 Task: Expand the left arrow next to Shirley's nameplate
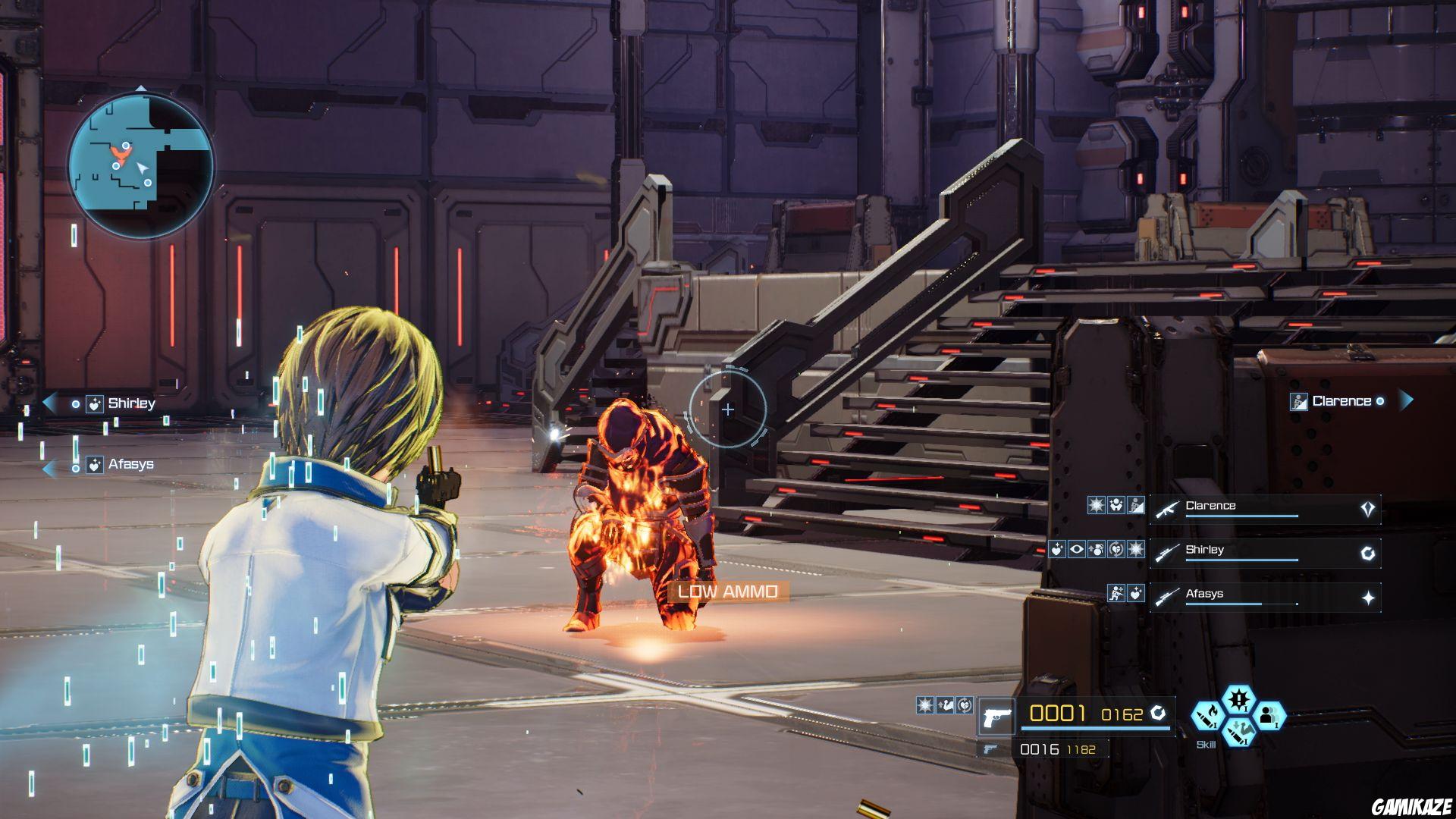pos(51,403)
